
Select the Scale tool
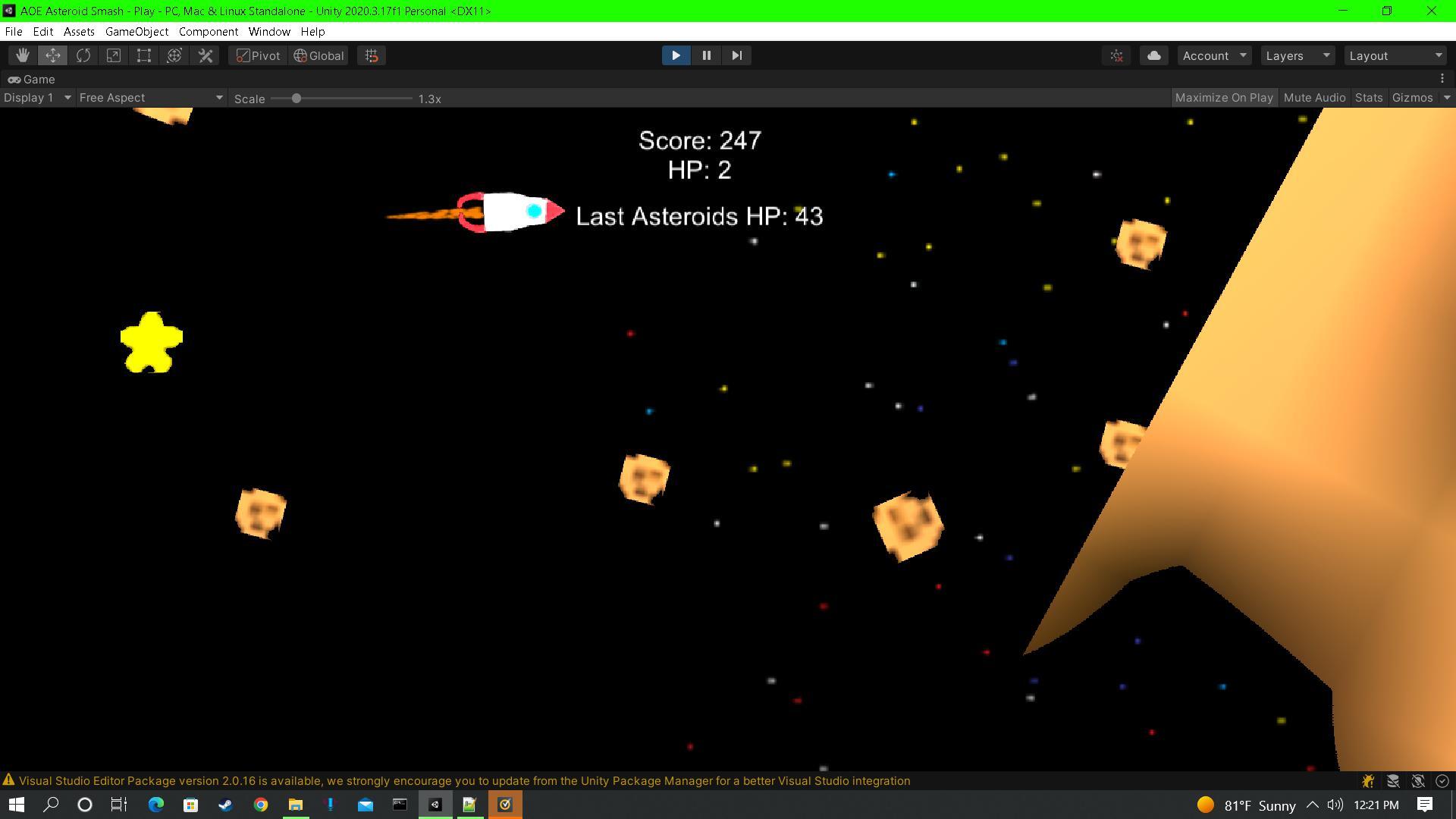pos(113,55)
